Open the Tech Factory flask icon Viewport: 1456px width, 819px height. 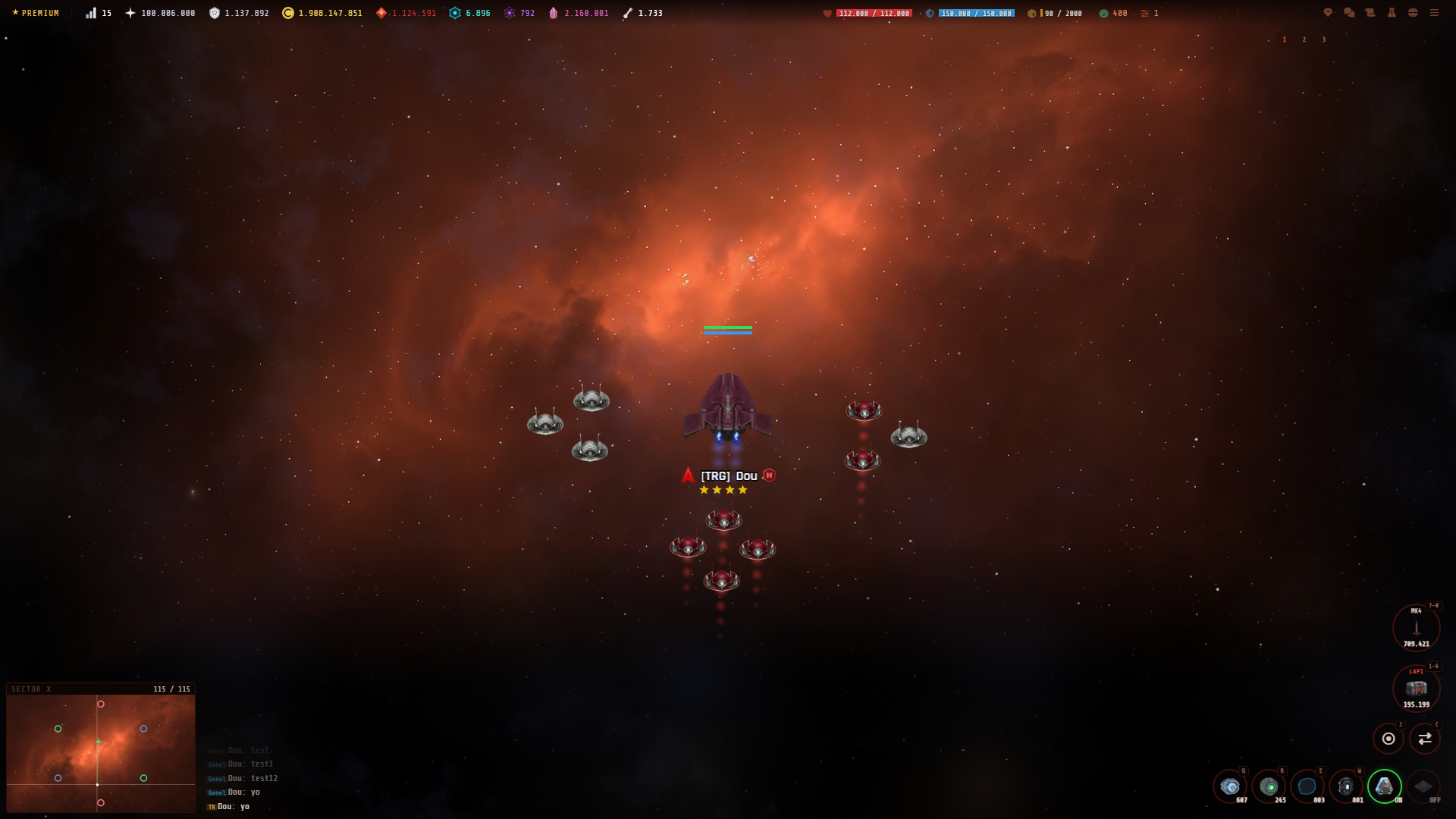[1391, 13]
